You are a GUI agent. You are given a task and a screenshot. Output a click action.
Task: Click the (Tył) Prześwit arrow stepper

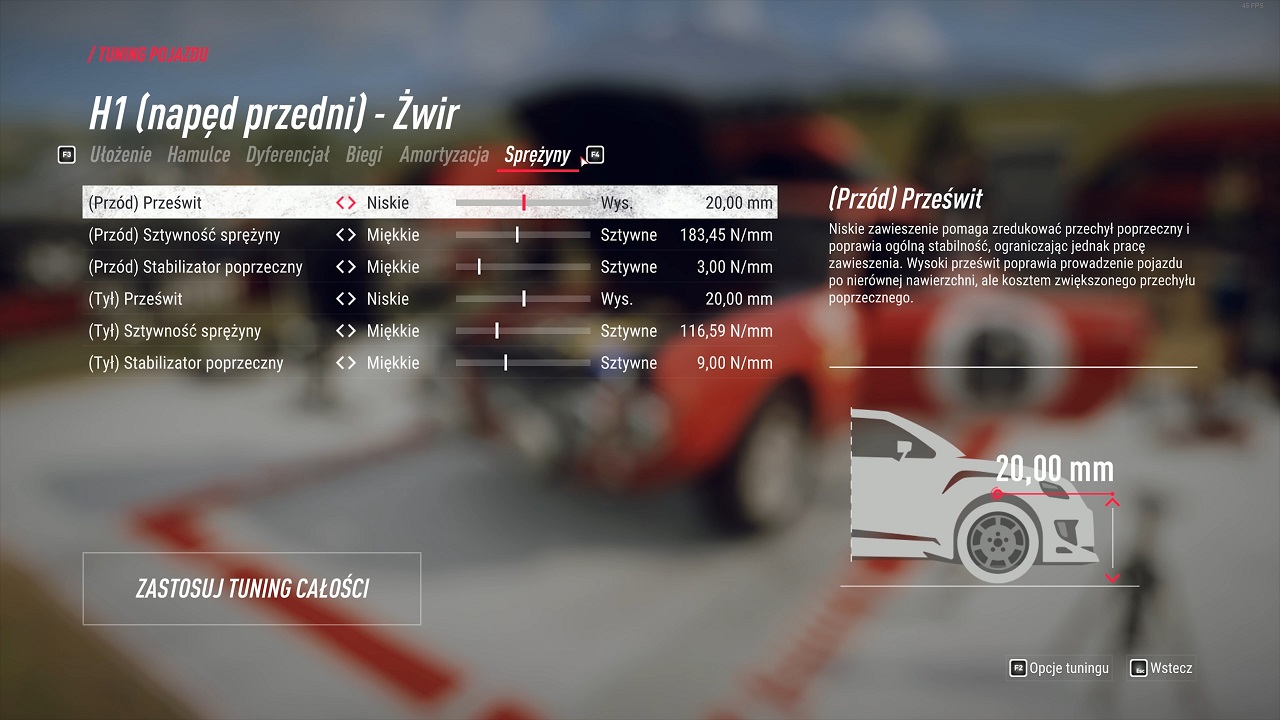346,299
